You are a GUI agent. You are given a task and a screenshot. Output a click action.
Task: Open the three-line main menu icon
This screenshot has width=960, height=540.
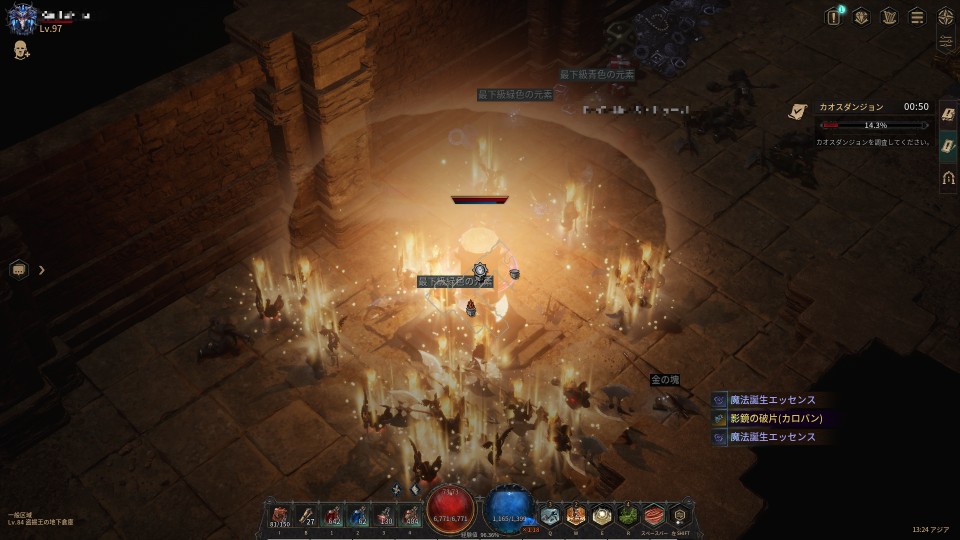click(917, 16)
